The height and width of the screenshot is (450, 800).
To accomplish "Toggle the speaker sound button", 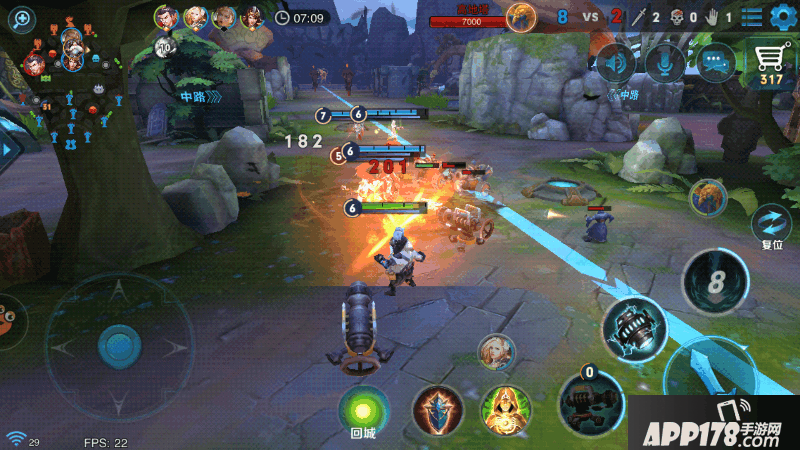I will tap(614, 63).
